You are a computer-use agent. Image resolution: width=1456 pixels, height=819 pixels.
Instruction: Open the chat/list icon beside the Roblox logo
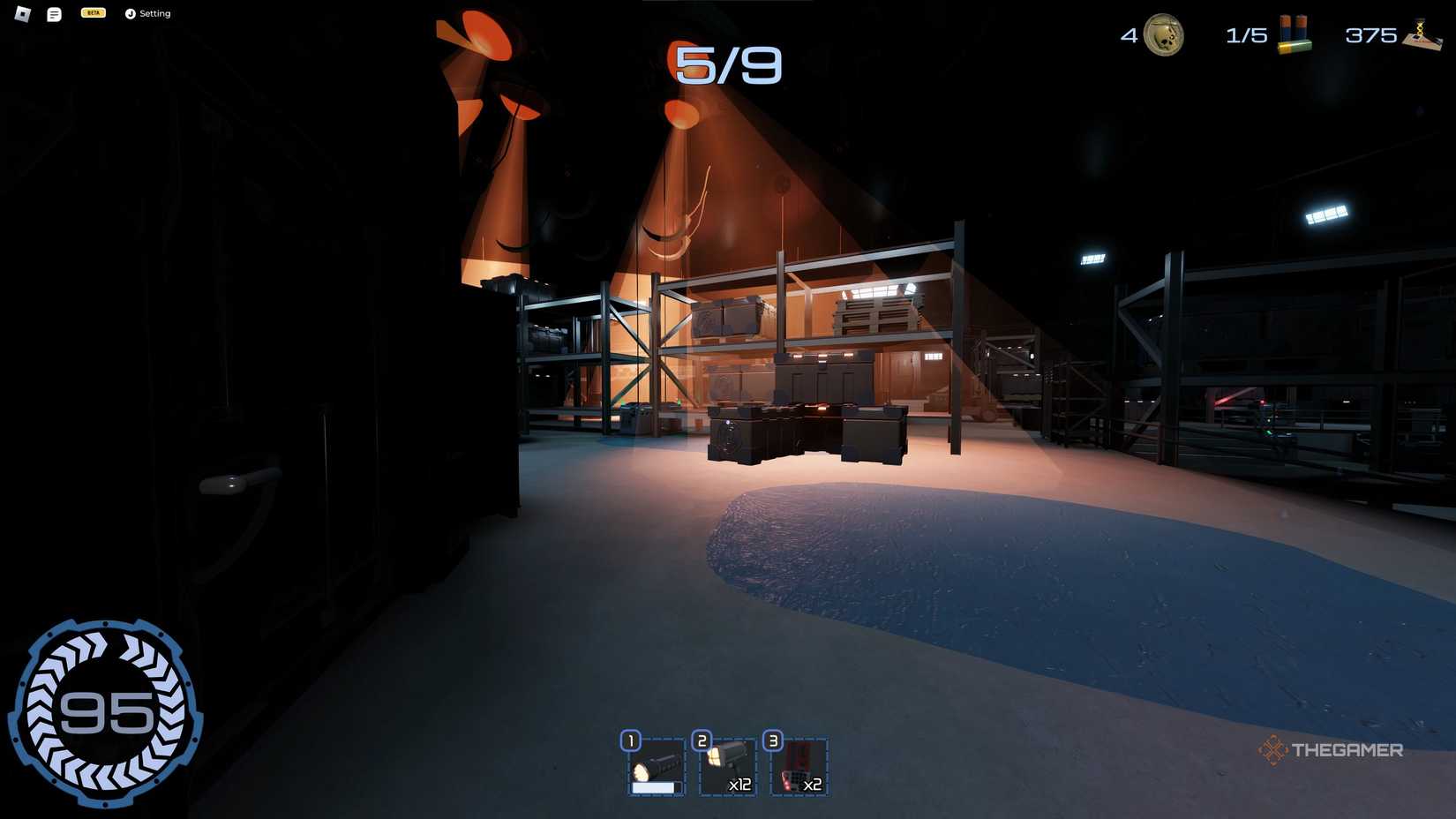tap(53, 13)
